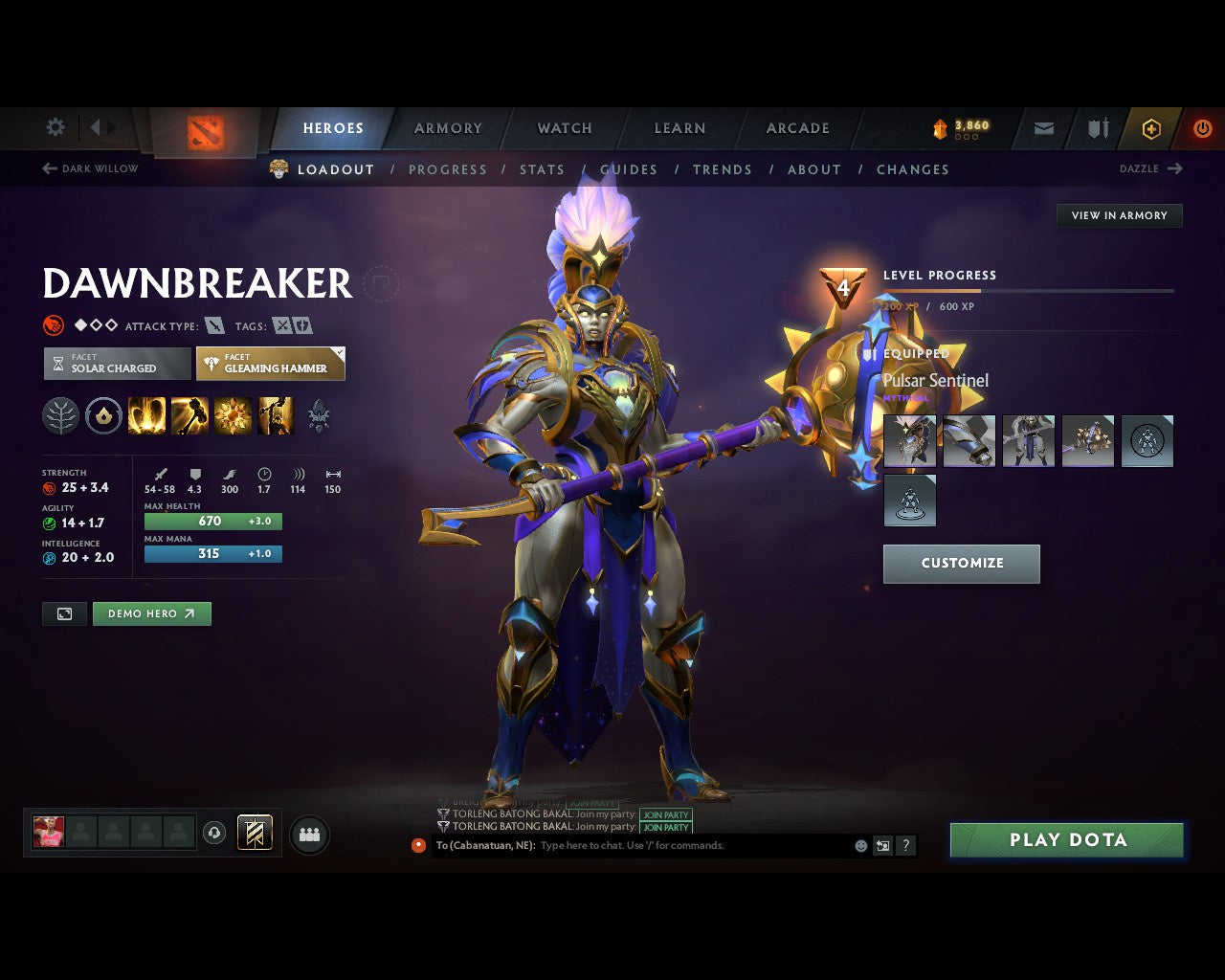View the Luminosity ability icon
Screen dimensions: 1225x980
(x=233, y=414)
